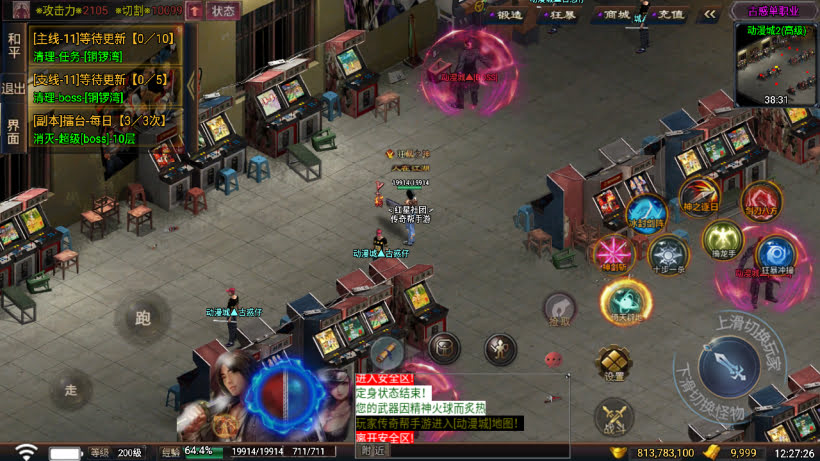The height and width of the screenshot is (461, 820).
Task: Open the 充值 recharge menu
Action: pos(669,14)
